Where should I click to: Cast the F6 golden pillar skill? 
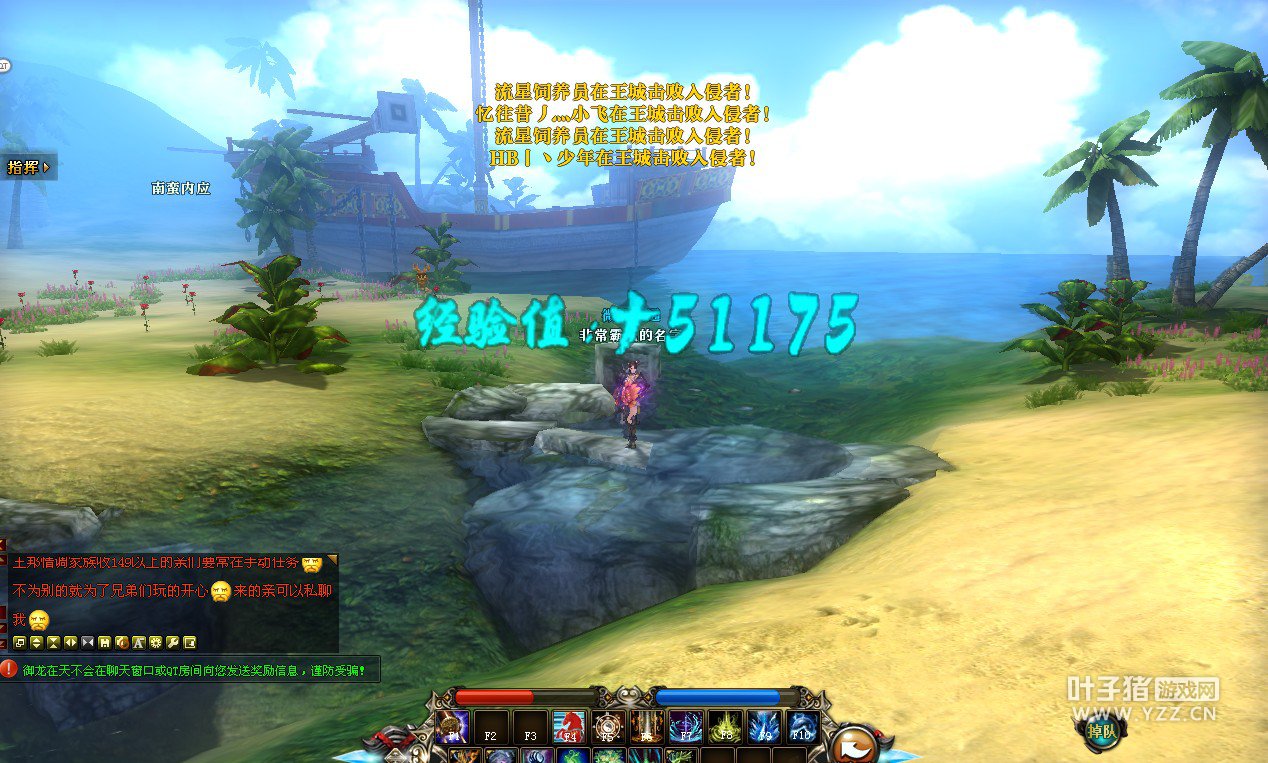(647, 728)
